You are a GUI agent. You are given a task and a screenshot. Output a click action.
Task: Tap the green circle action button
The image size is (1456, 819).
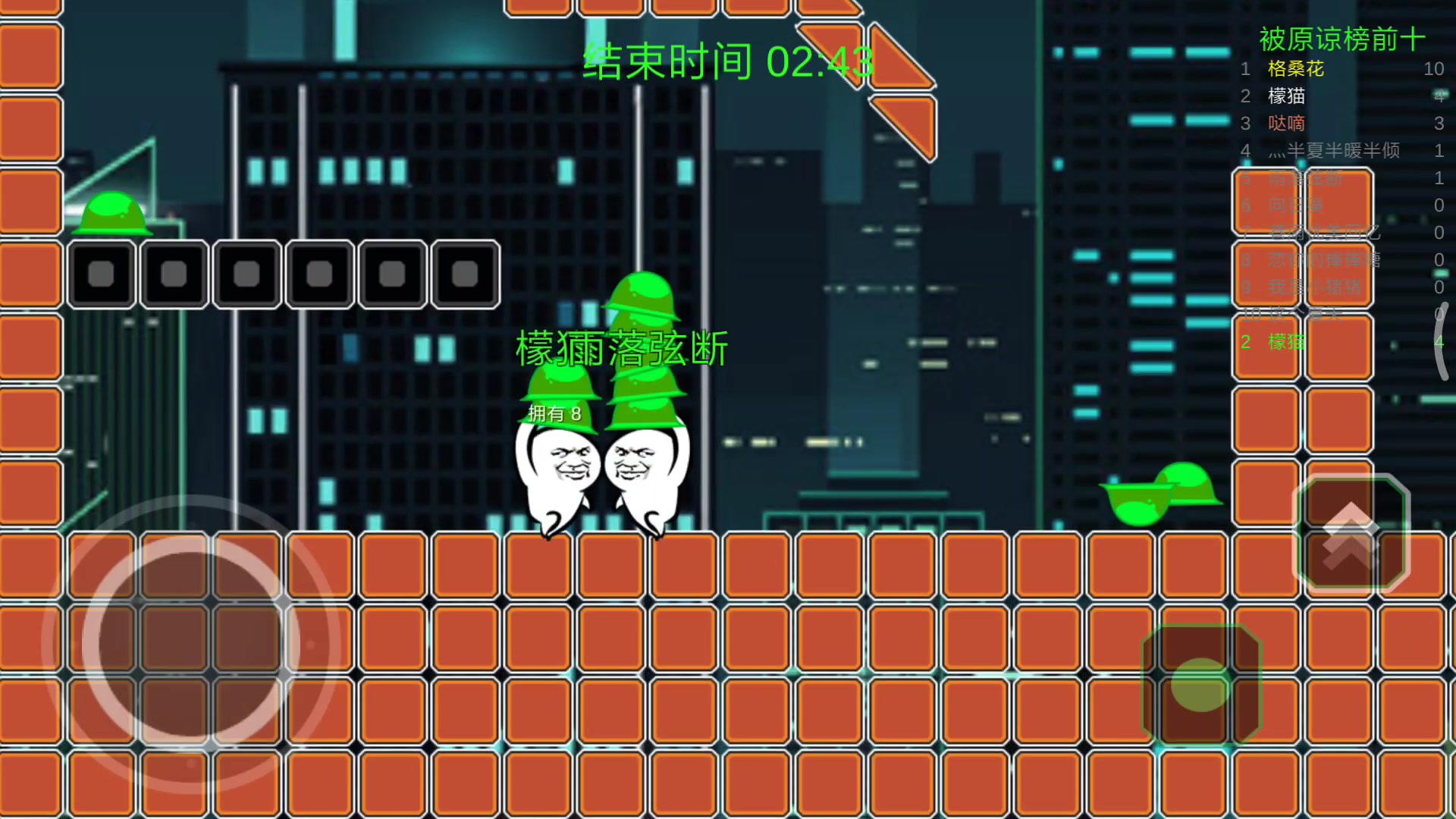coord(1200,684)
